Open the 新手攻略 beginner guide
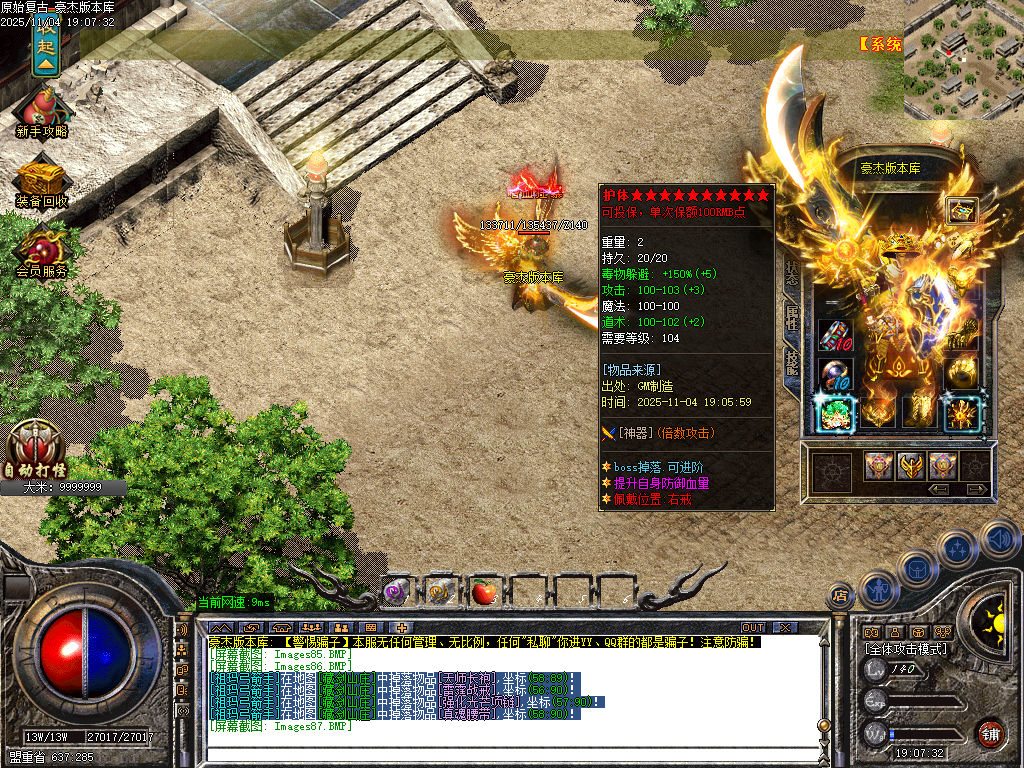Viewport: 1024px width, 768px height. [42, 108]
